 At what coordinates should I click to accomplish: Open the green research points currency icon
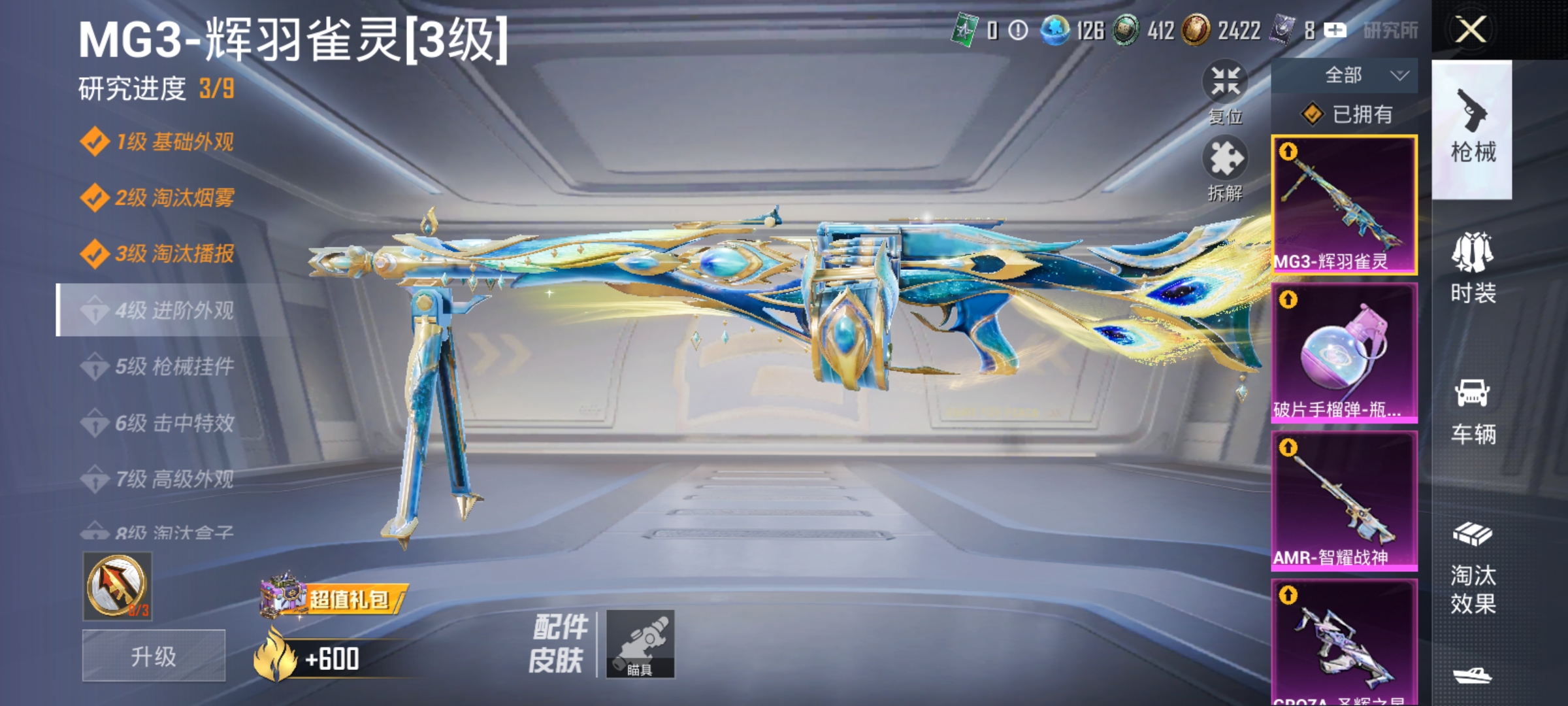(965, 31)
